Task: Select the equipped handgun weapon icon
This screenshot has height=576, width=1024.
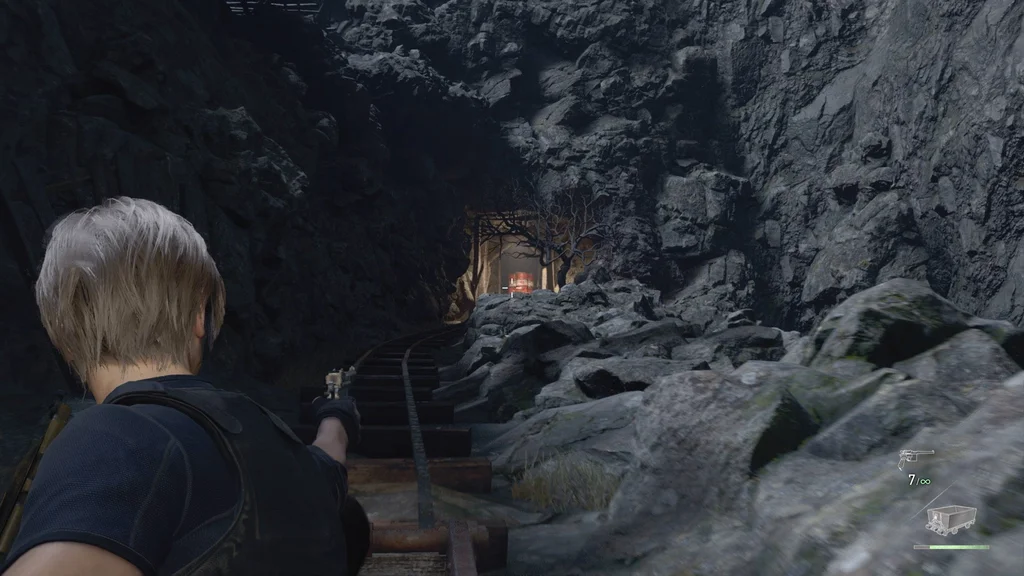Action: click(x=914, y=459)
